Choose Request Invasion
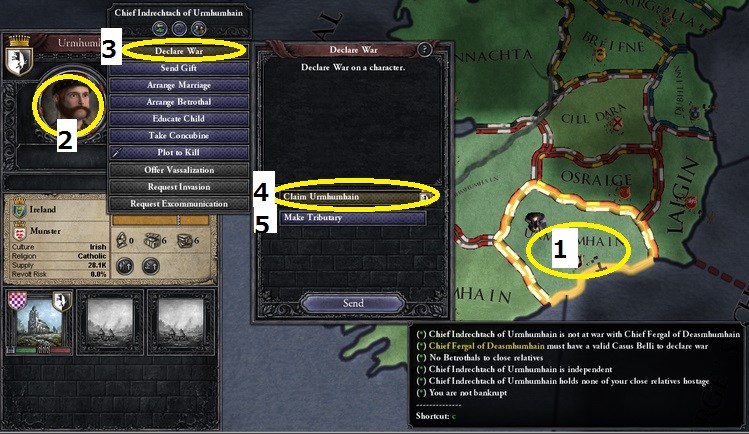This screenshot has width=749, height=434. click(x=179, y=187)
